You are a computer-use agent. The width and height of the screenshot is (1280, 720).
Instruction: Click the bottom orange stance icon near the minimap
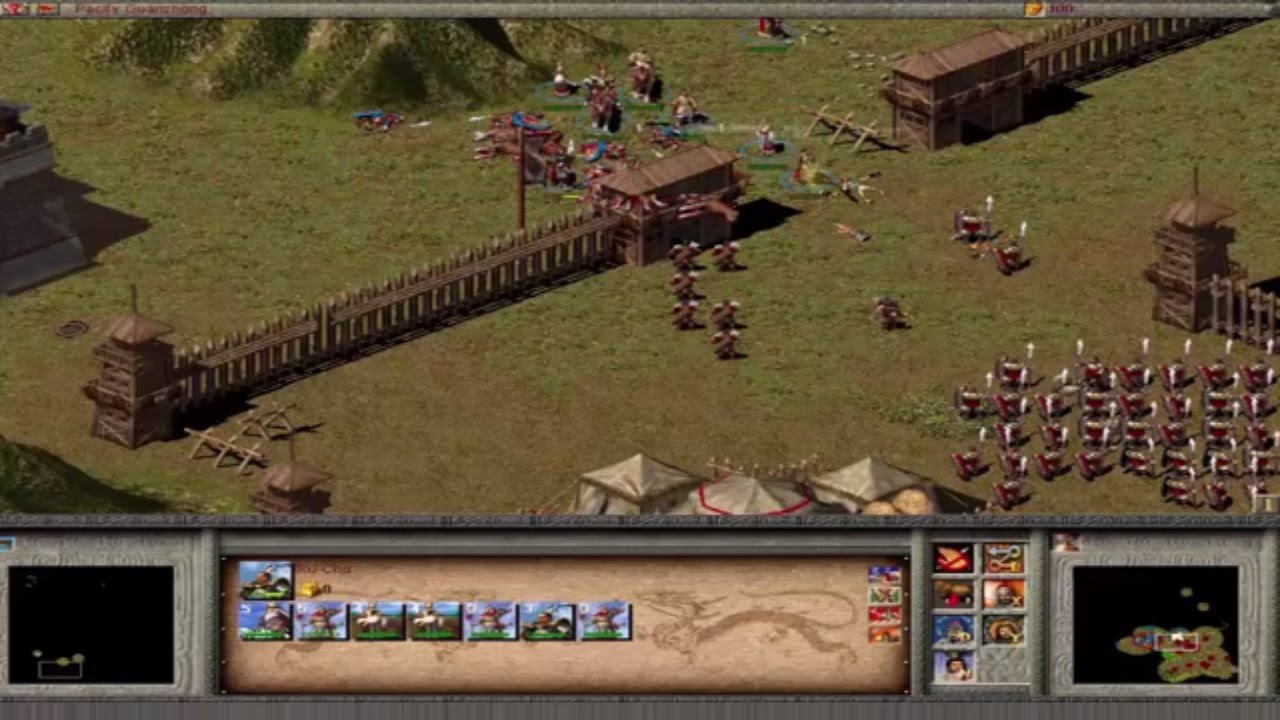(x=884, y=634)
